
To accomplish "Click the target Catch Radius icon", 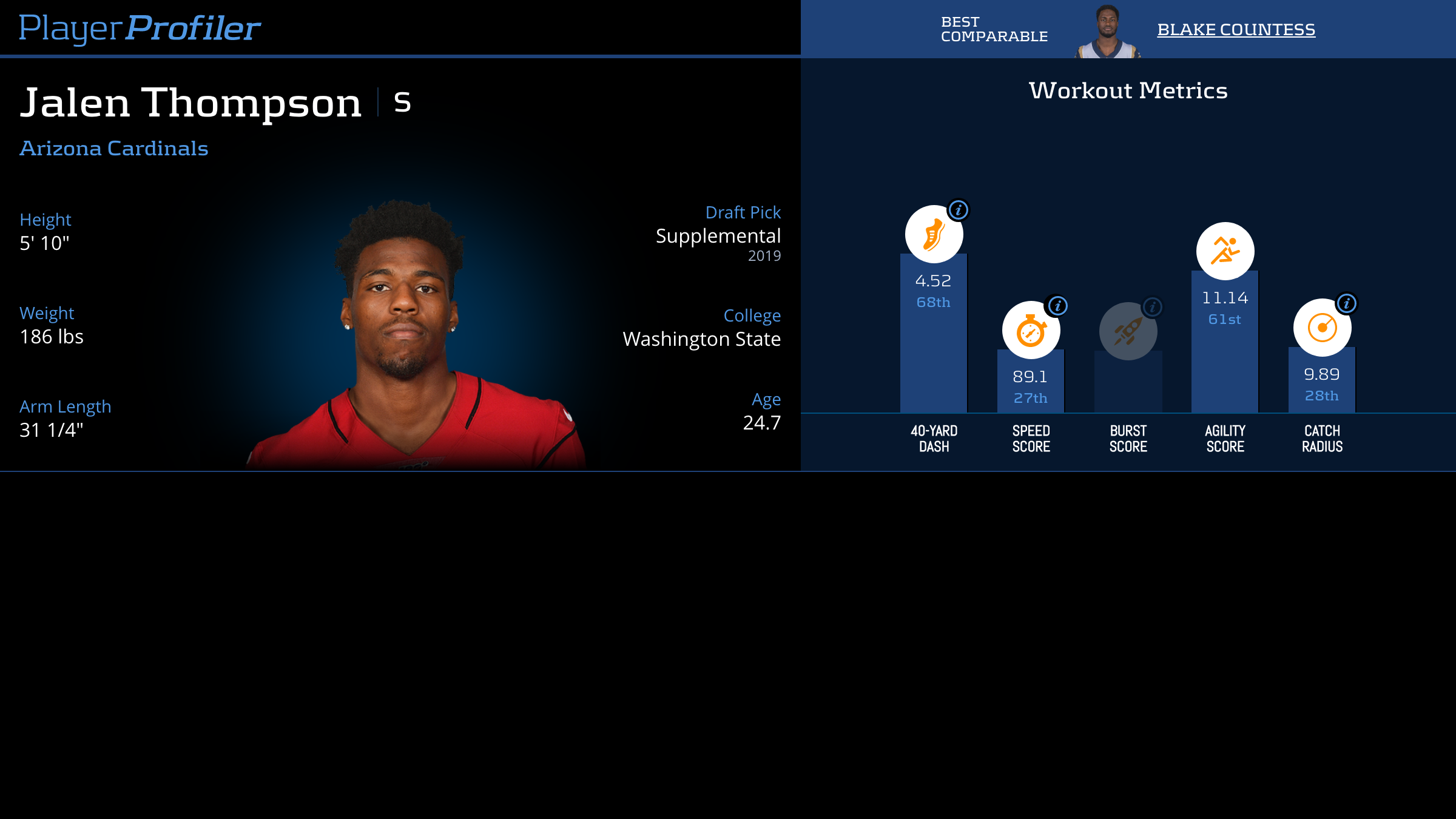I will [1322, 328].
